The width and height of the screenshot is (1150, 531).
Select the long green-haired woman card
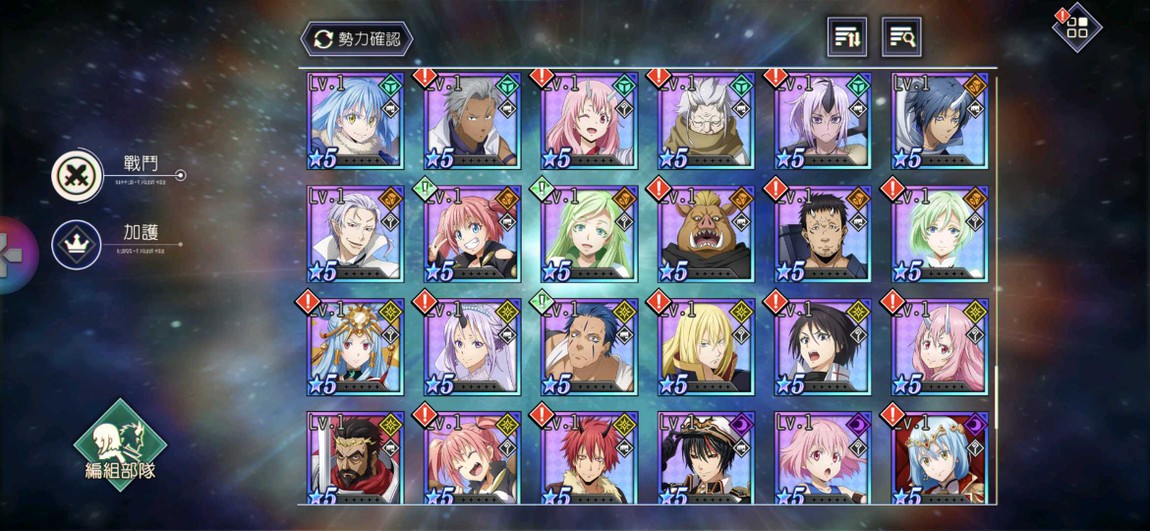[589, 234]
